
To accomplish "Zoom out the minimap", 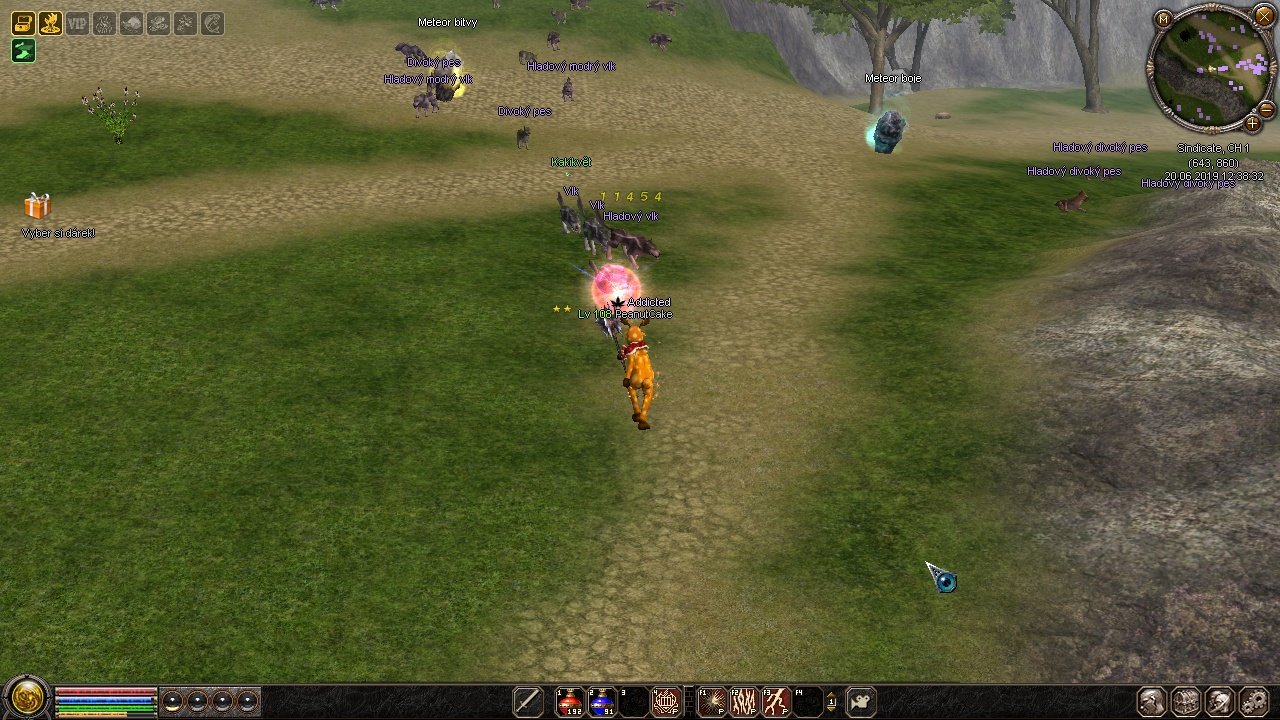I will (1266, 108).
